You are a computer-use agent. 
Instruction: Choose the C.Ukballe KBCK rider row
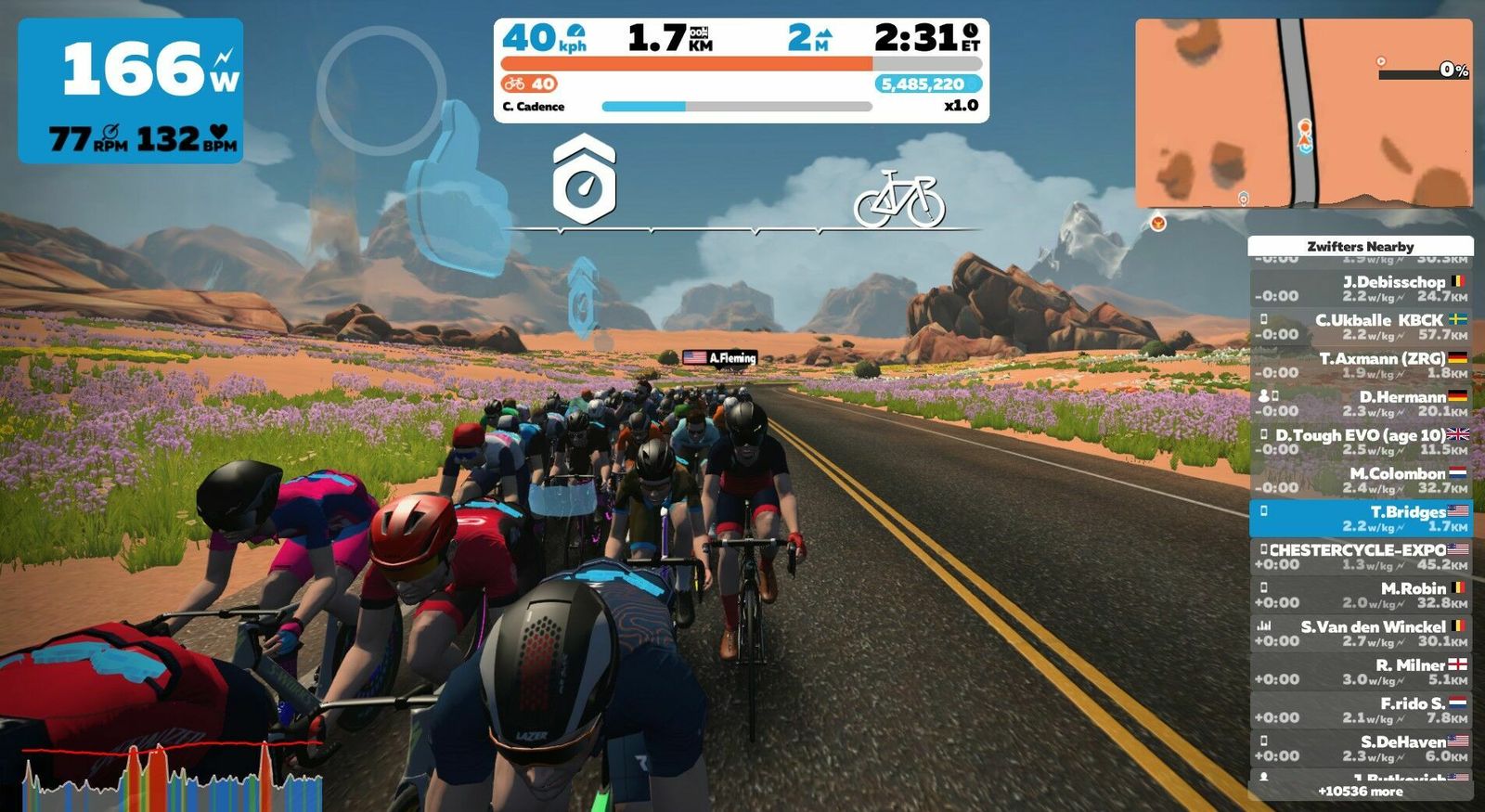pyautogui.click(x=1361, y=327)
